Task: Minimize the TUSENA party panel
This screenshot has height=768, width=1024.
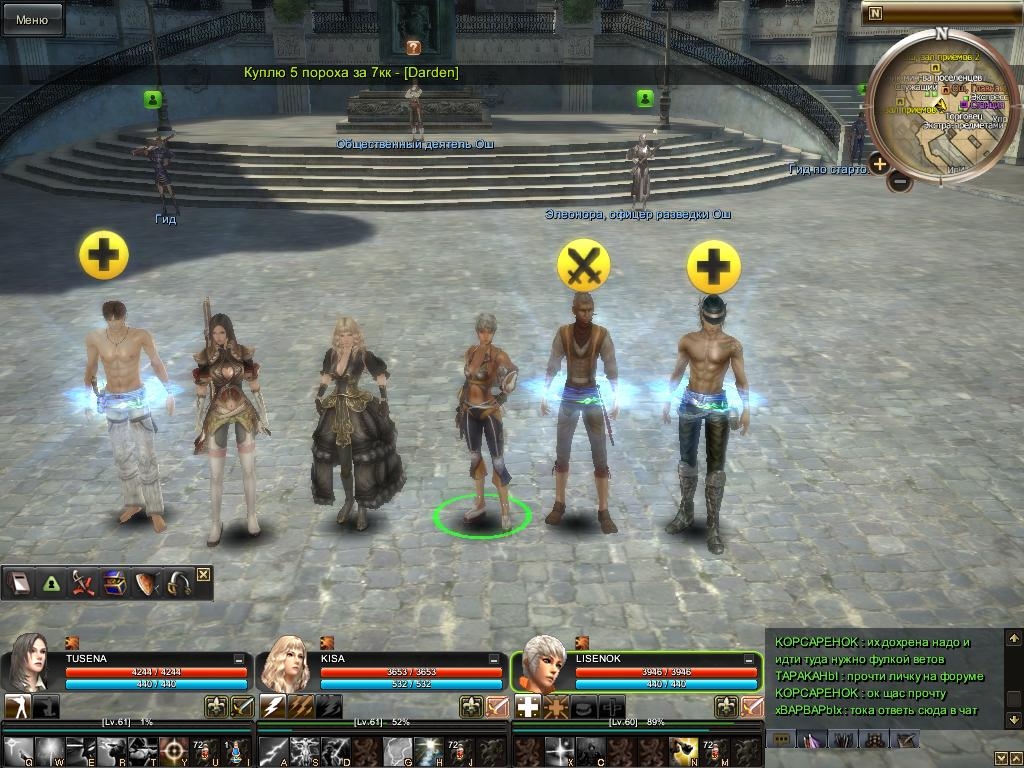Action: pos(239,660)
